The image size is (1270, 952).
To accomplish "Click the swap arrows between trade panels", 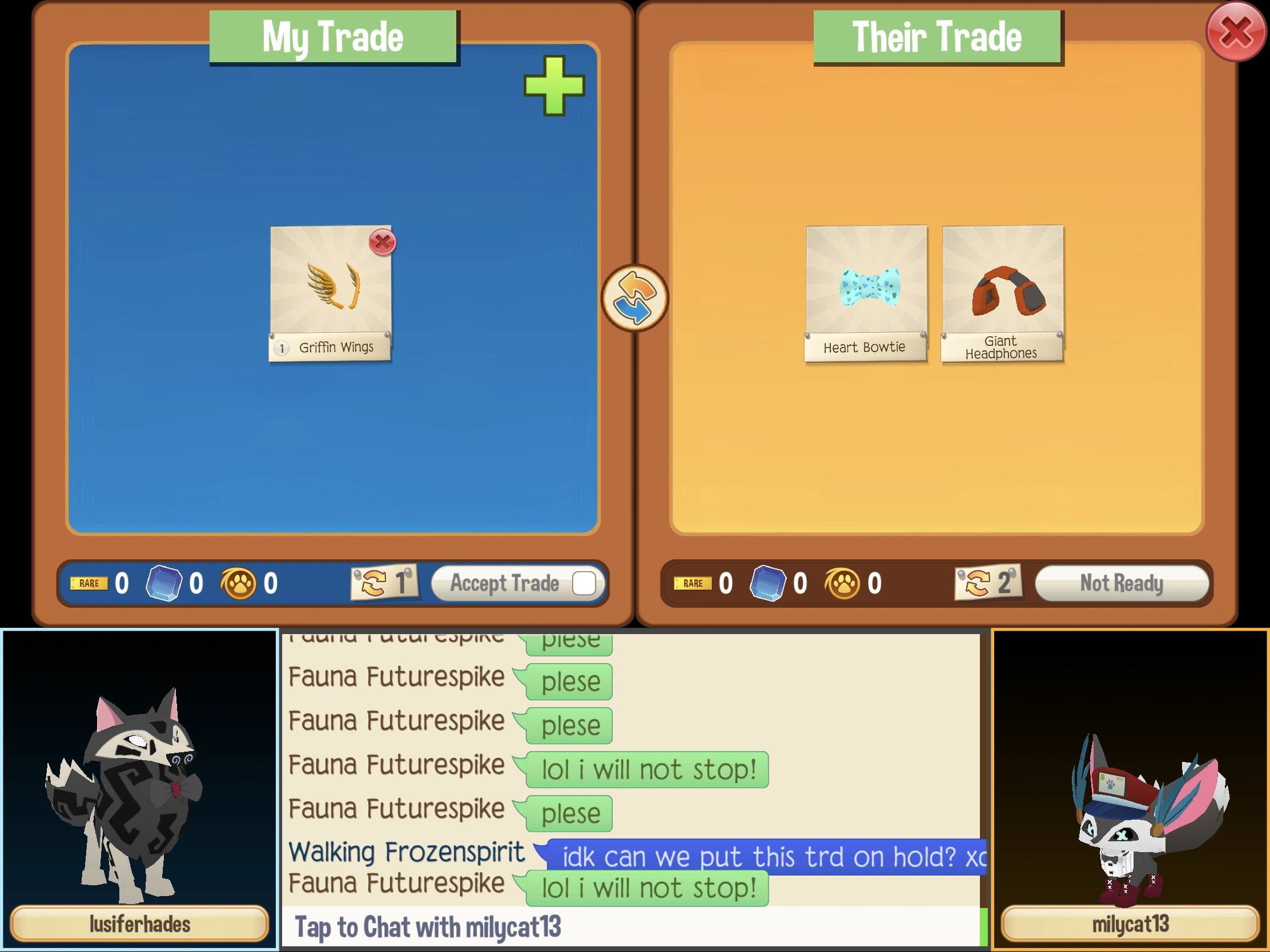I will click(x=634, y=300).
